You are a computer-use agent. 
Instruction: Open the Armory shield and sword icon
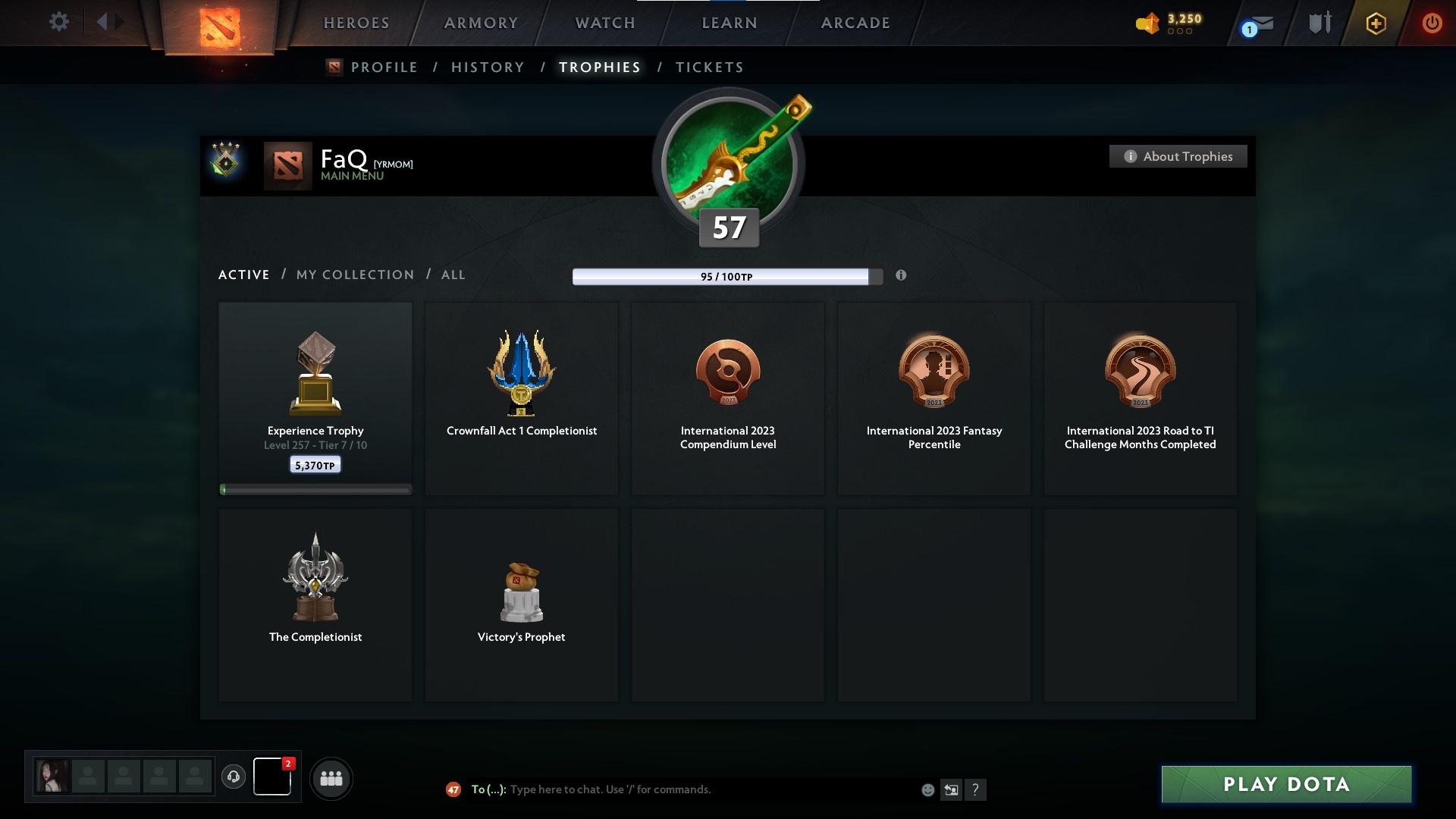(1319, 23)
